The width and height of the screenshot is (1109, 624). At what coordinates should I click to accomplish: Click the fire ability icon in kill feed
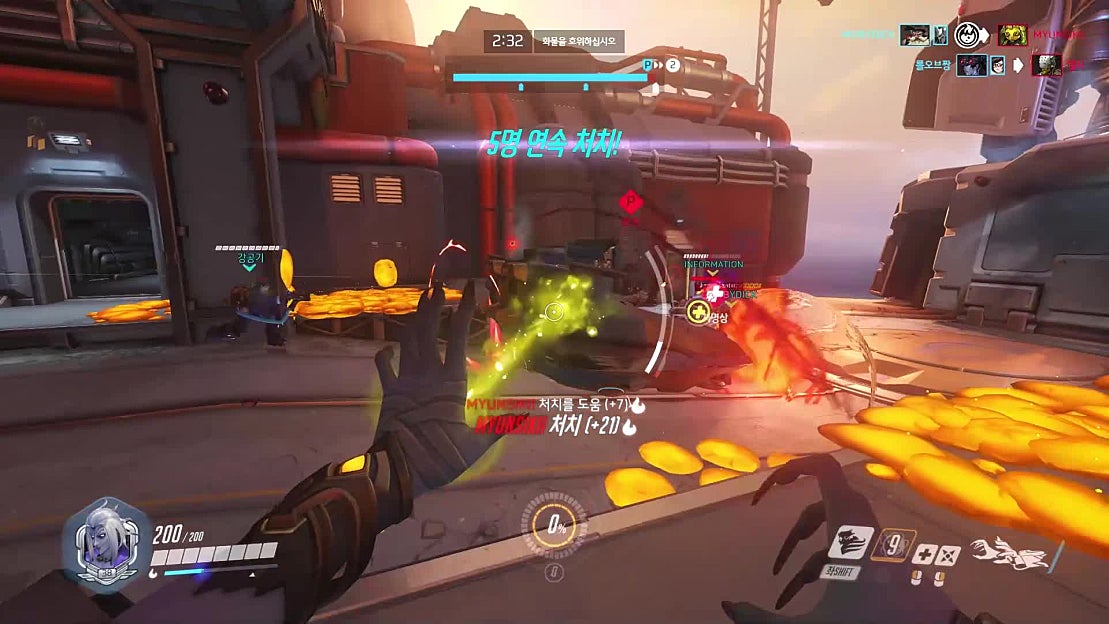click(x=966, y=37)
